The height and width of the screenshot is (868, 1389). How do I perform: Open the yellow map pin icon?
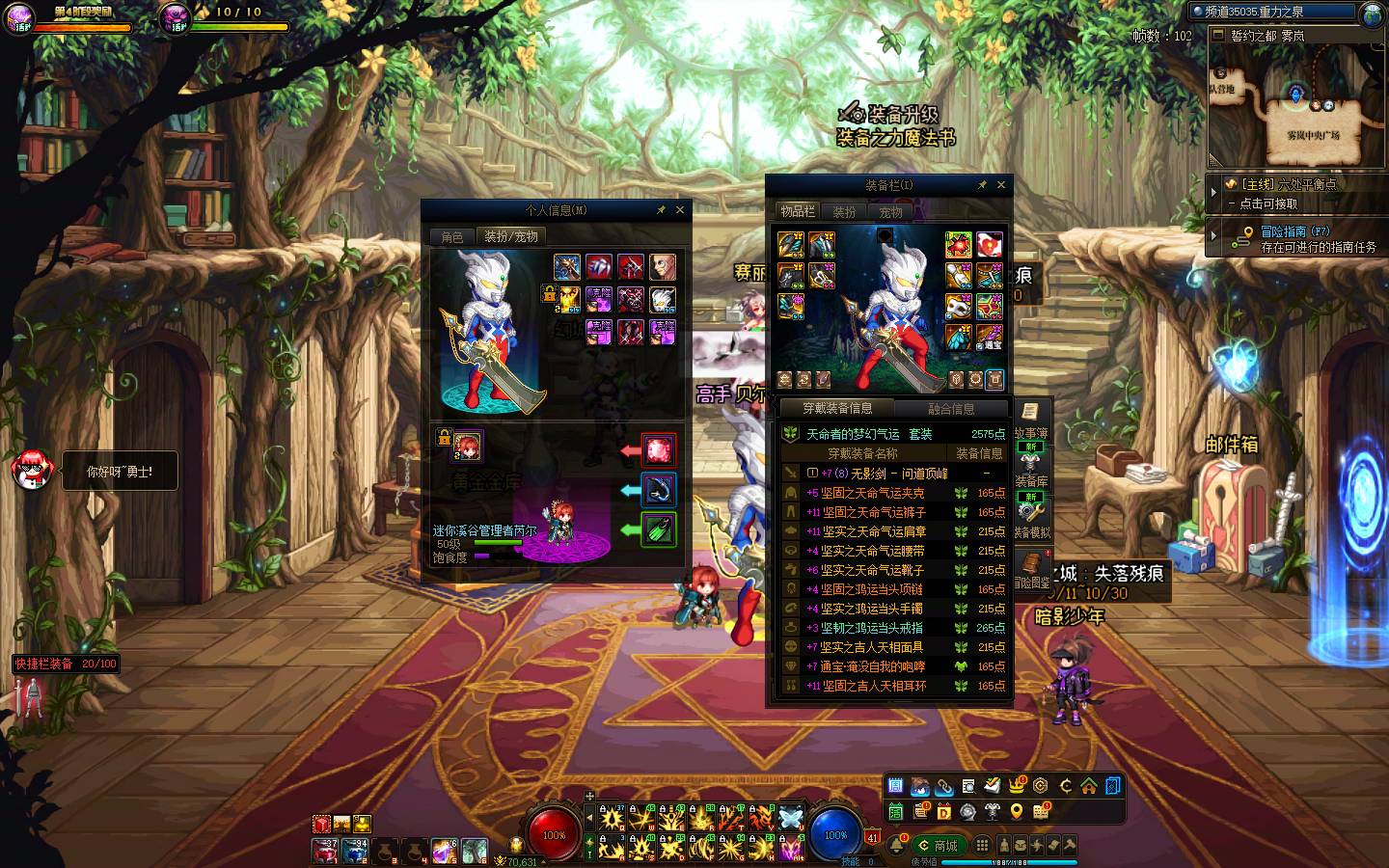click(1017, 812)
